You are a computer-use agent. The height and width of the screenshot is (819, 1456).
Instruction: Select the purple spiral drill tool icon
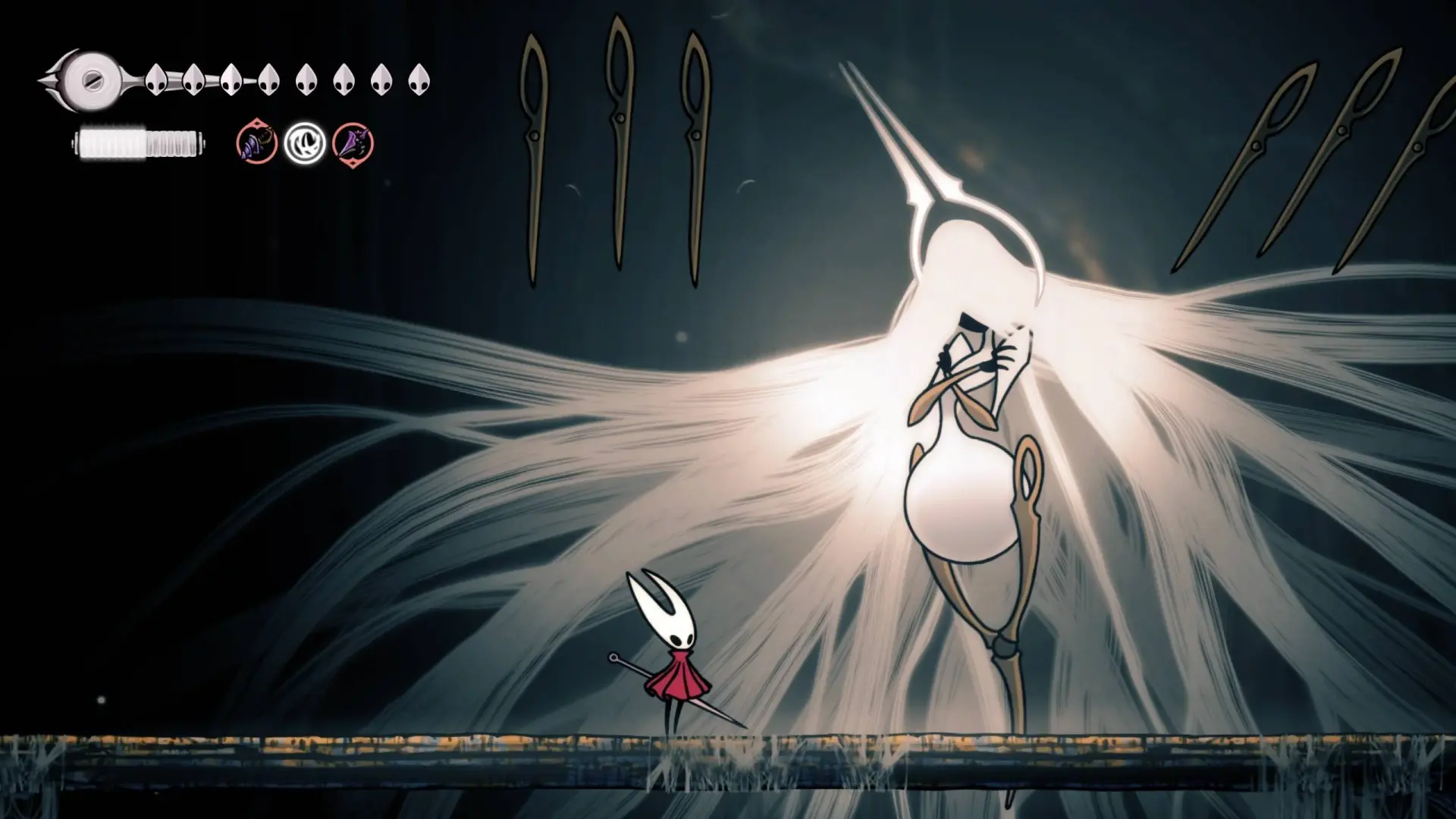[x=256, y=143]
